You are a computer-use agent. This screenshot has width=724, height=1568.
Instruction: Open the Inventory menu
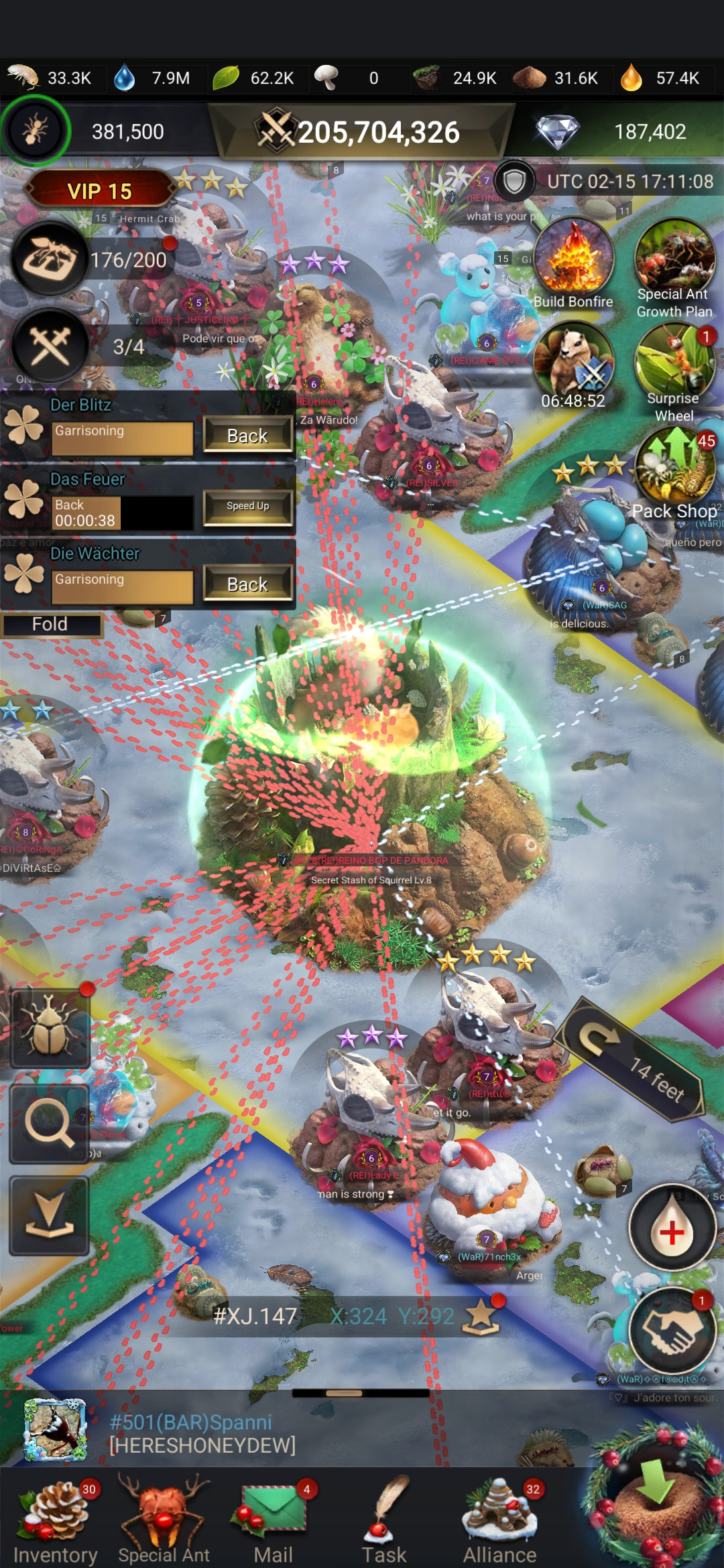point(55,1520)
